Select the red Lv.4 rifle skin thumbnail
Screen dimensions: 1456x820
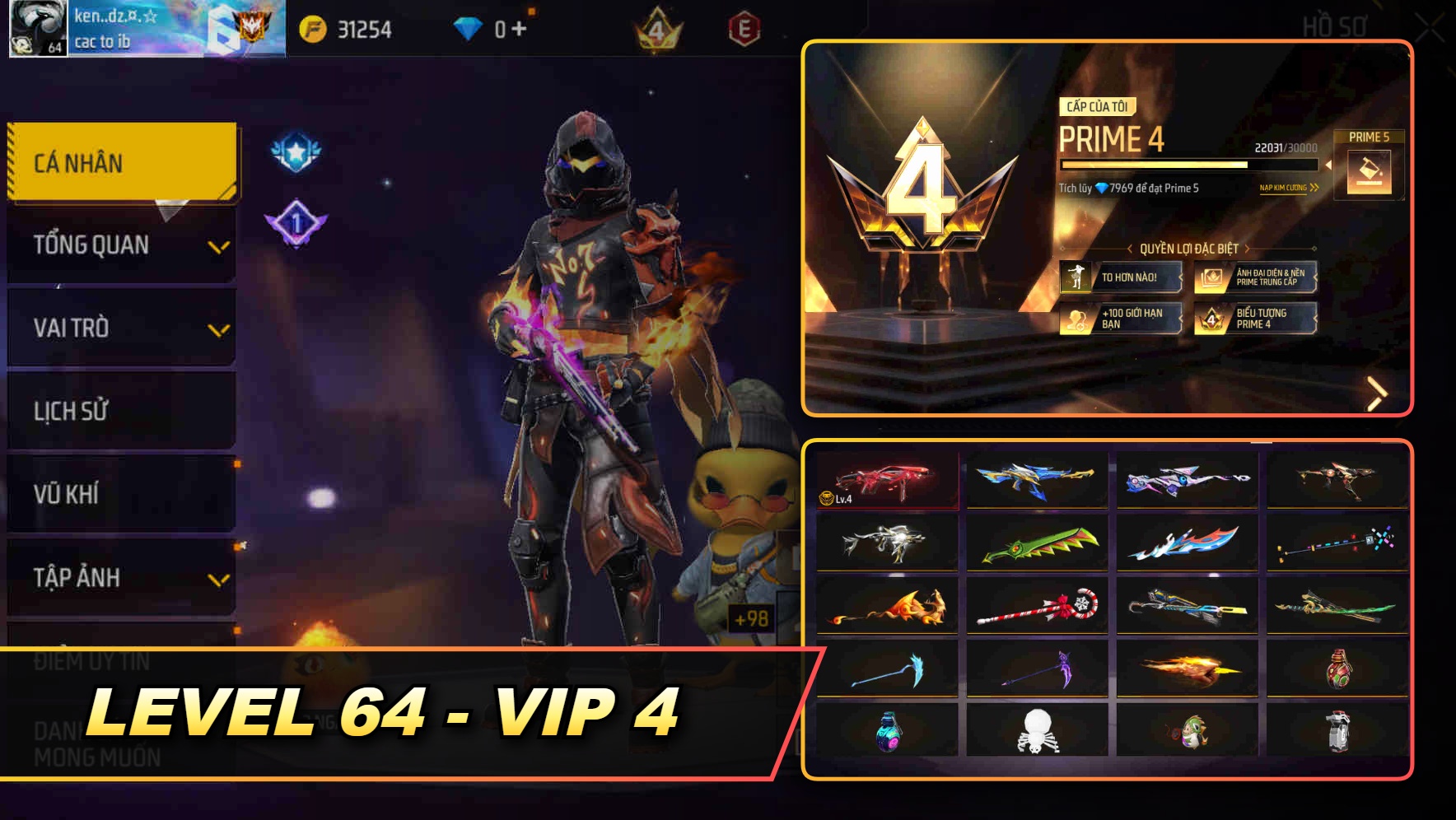coord(884,480)
